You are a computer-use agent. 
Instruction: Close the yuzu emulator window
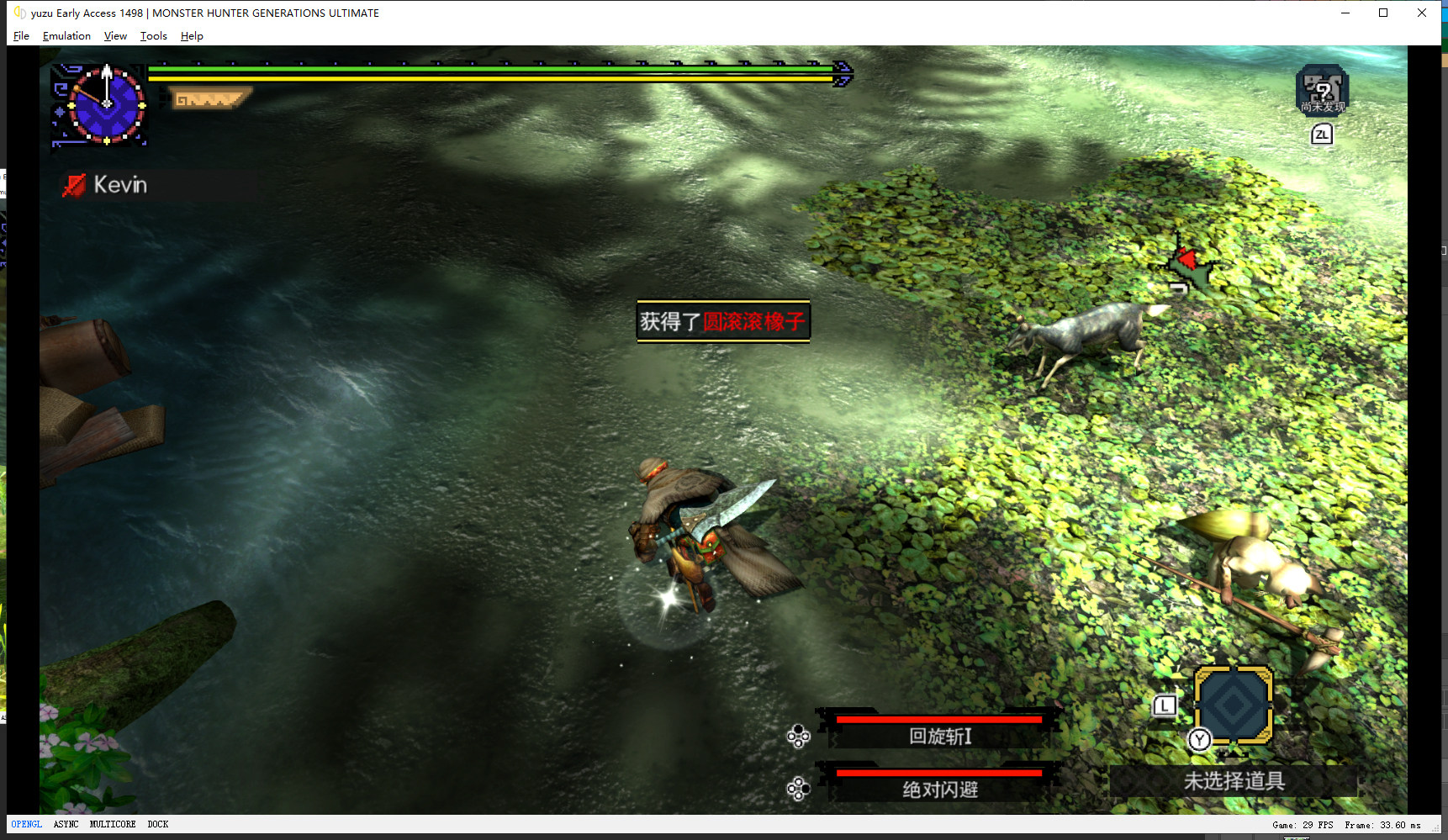click(x=1422, y=13)
